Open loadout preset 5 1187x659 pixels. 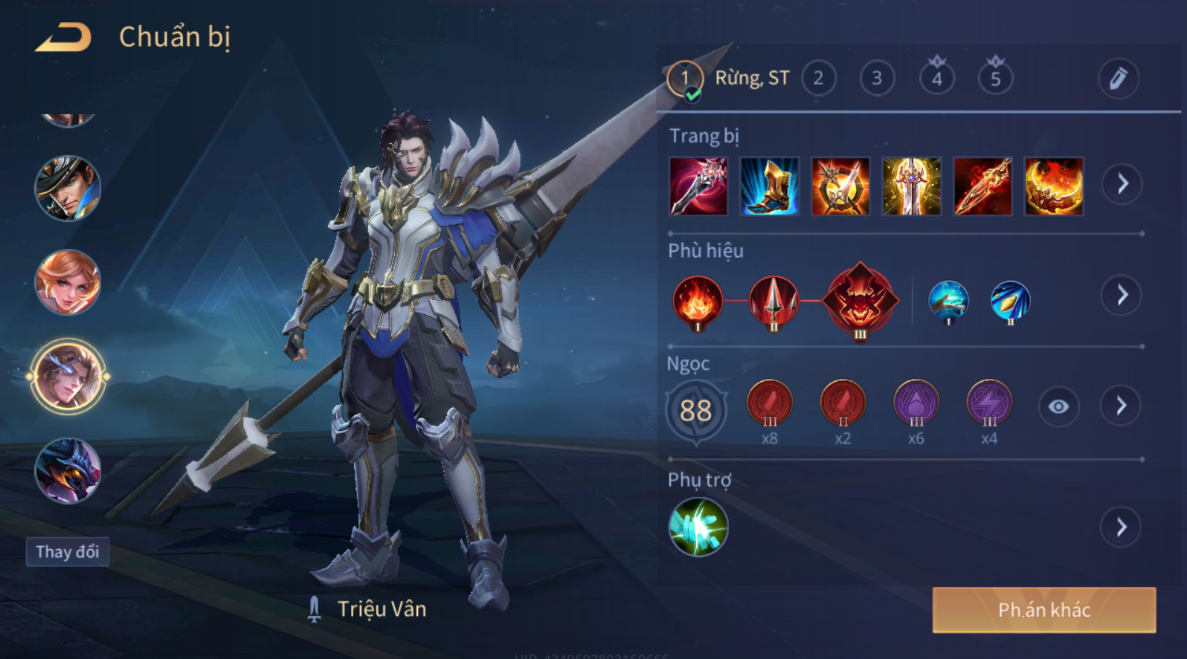click(x=995, y=78)
